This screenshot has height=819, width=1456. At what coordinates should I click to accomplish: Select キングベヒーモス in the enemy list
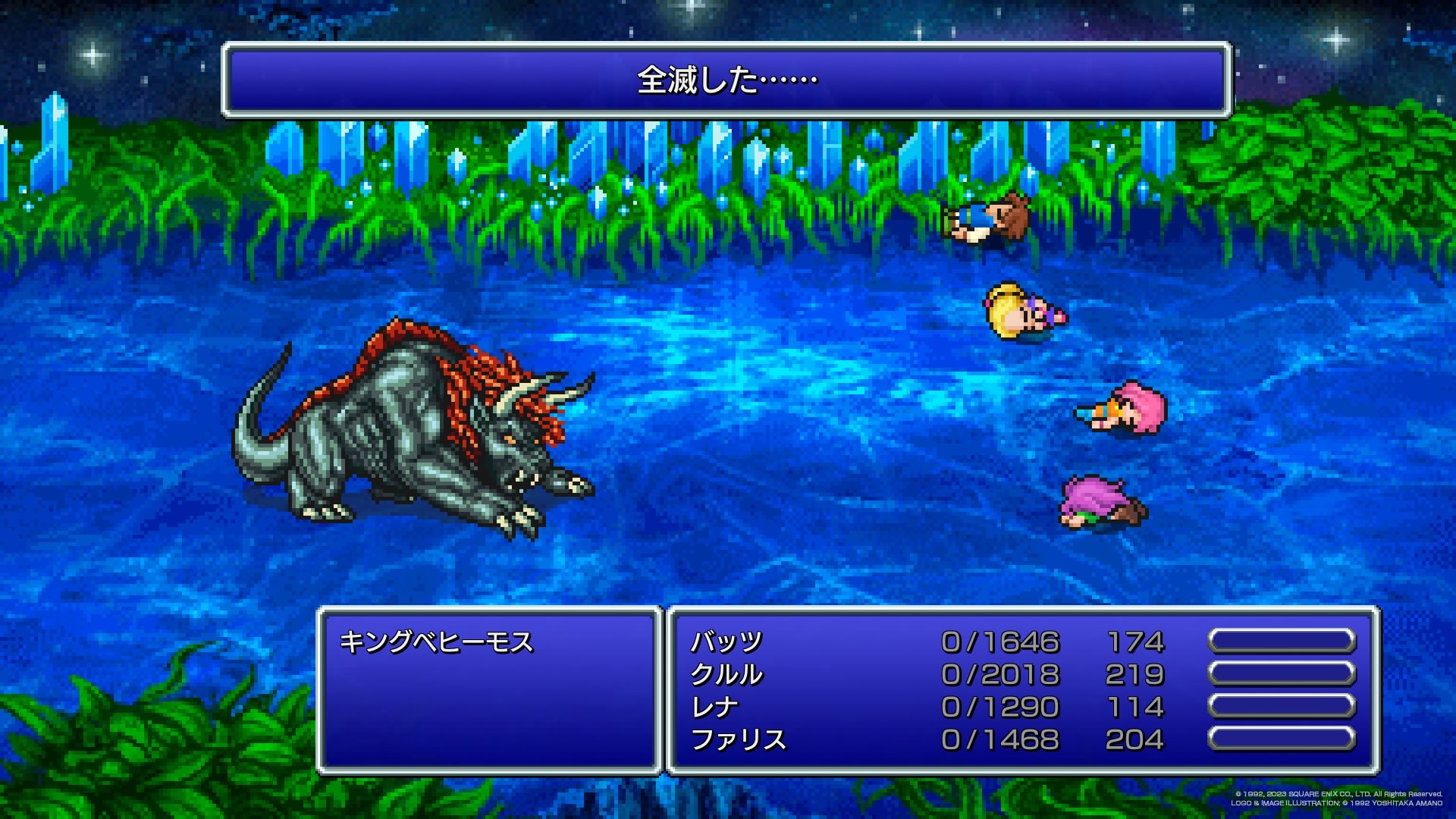pyautogui.click(x=437, y=642)
